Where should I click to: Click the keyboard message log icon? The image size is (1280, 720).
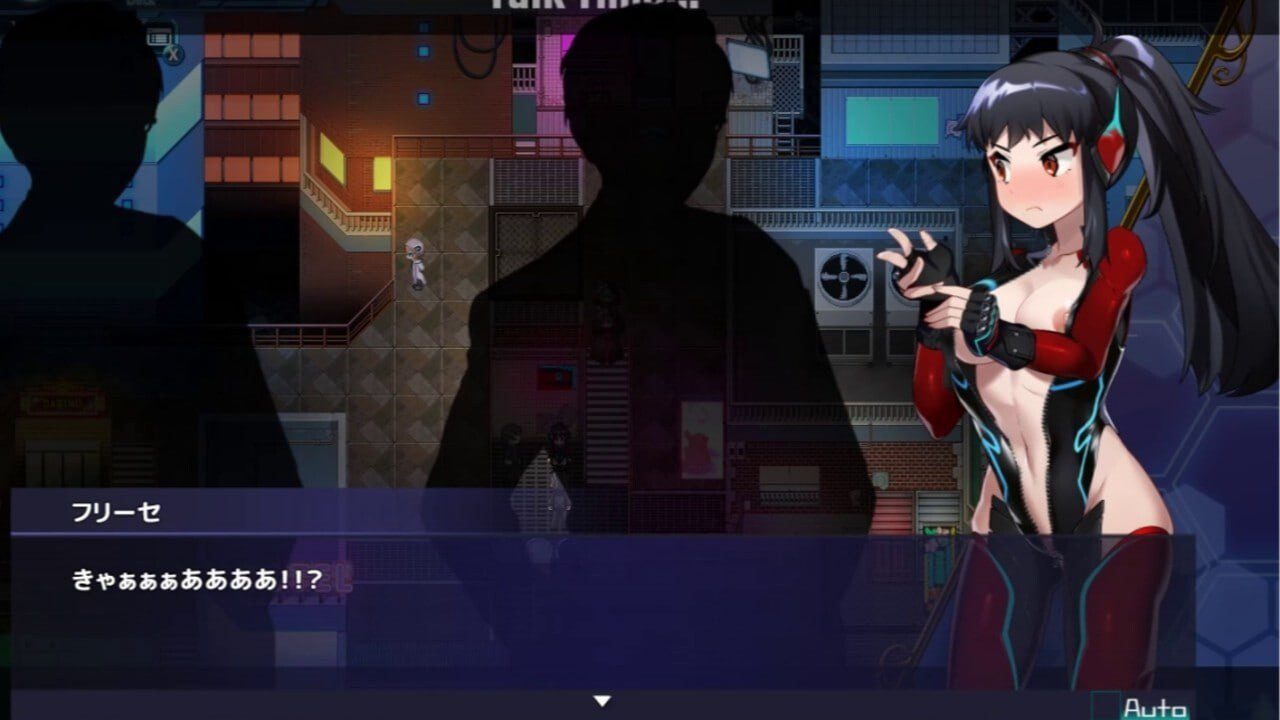157,35
